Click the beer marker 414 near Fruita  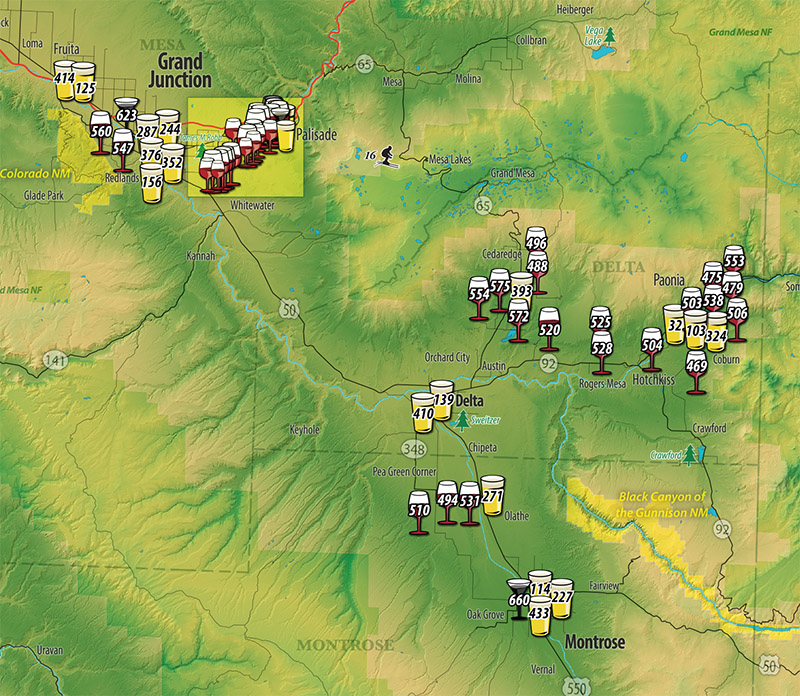pyautogui.click(x=65, y=79)
